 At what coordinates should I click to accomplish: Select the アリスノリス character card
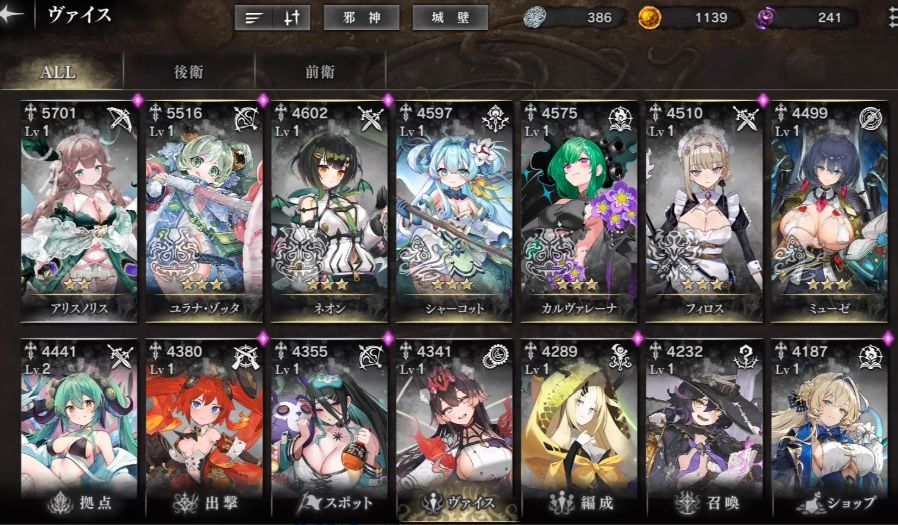pos(80,210)
